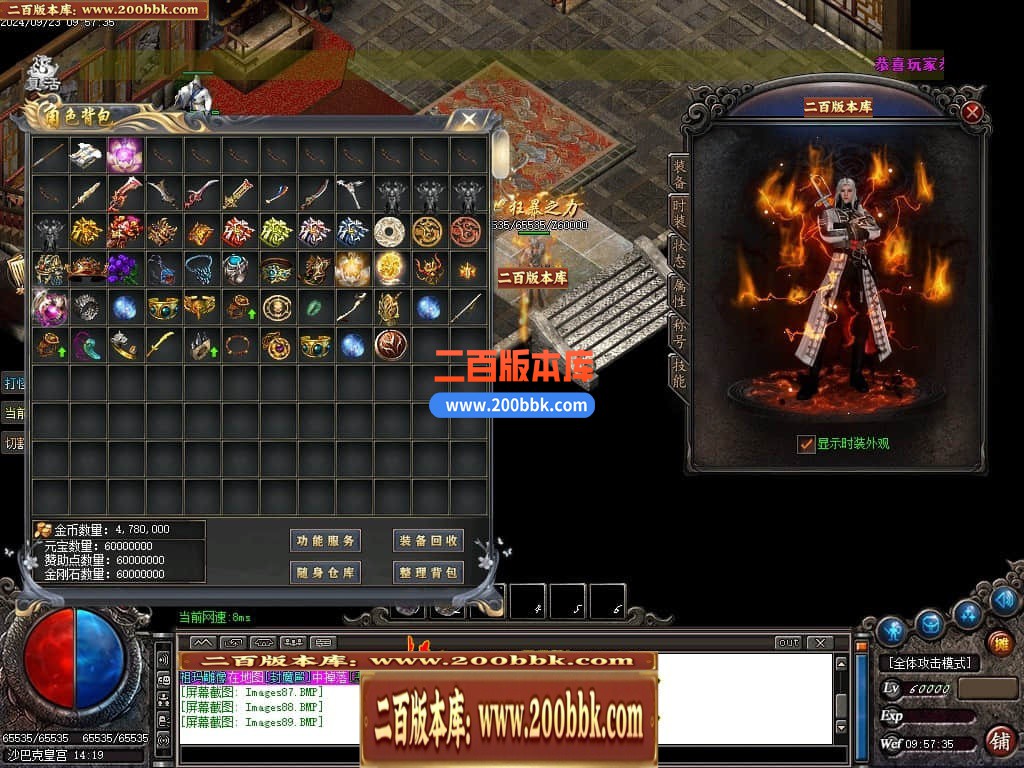The image size is (1024, 768).
Task: Pick the white jade disc item
Action: click(x=389, y=231)
